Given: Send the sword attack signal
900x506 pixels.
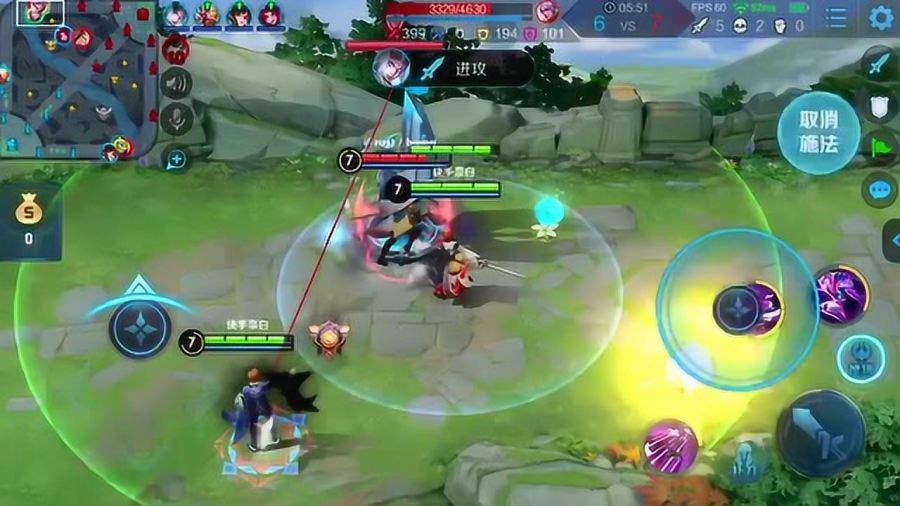Looking at the screenshot, I should [x=880, y=65].
